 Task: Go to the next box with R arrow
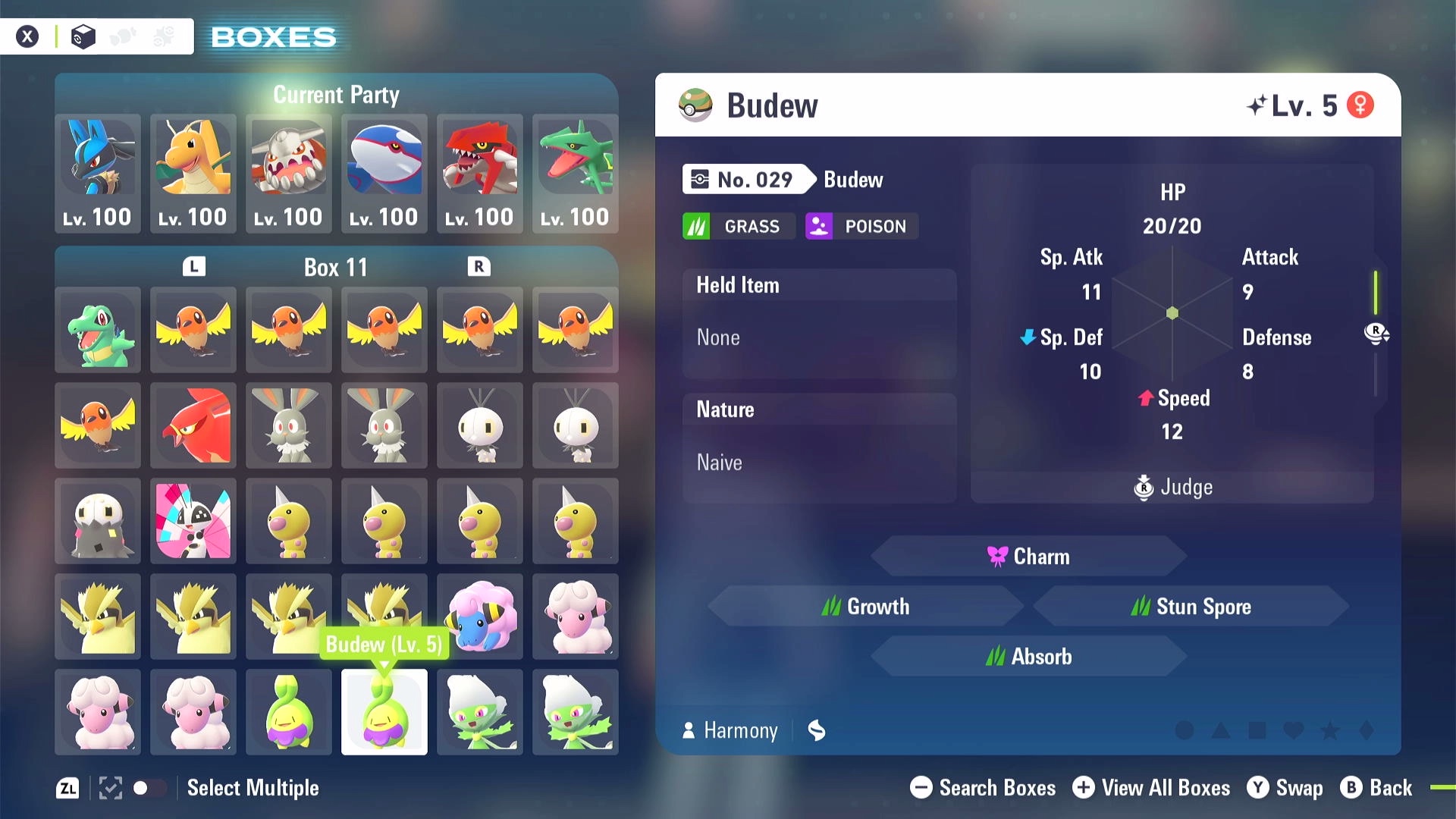point(479,267)
